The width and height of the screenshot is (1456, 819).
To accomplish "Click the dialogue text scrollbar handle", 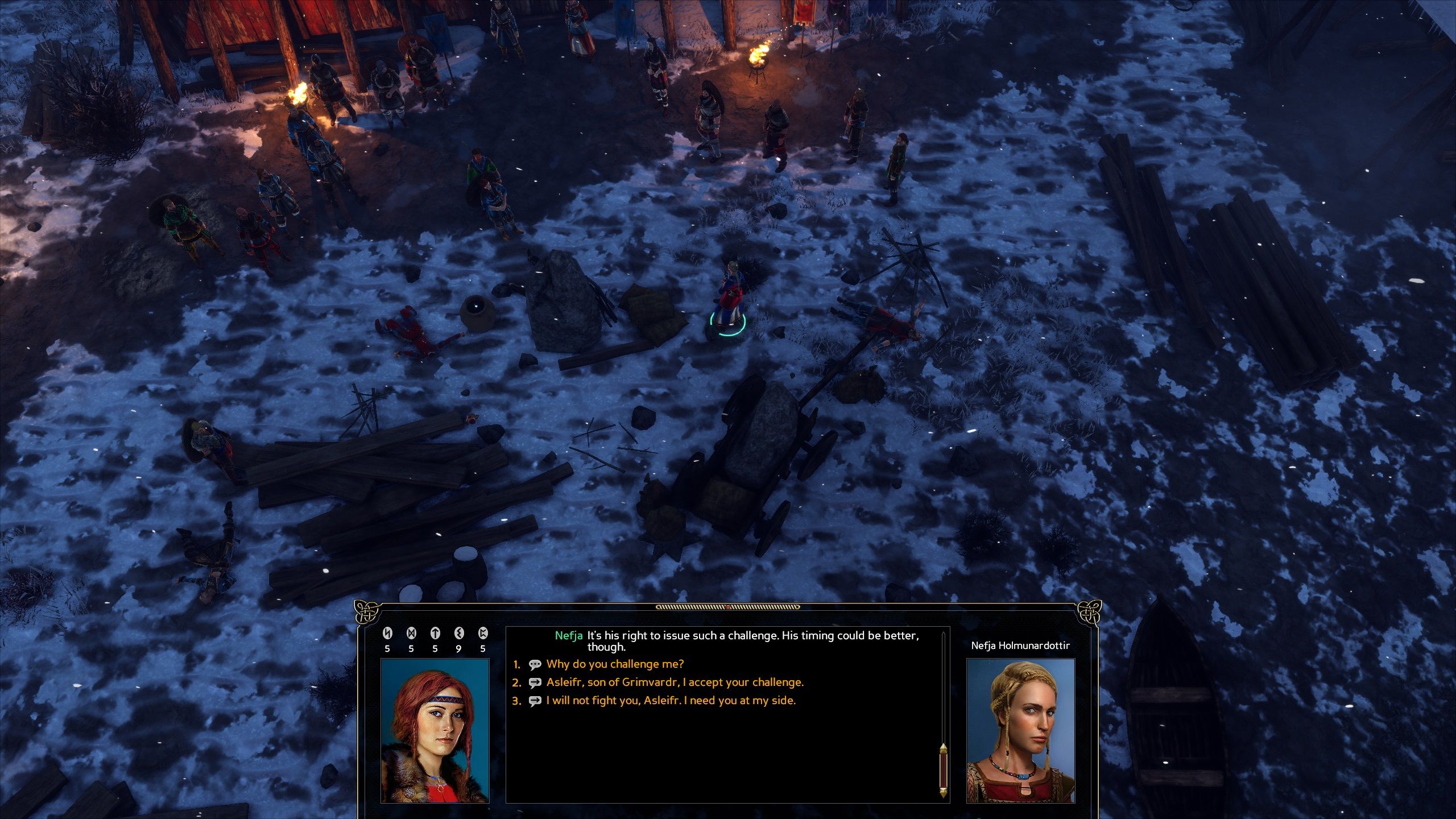I will [x=943, y=770].
